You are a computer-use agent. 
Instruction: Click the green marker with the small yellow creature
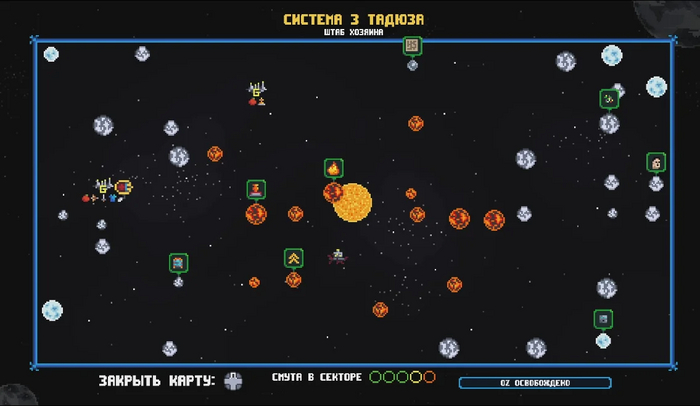click(609, 99)
